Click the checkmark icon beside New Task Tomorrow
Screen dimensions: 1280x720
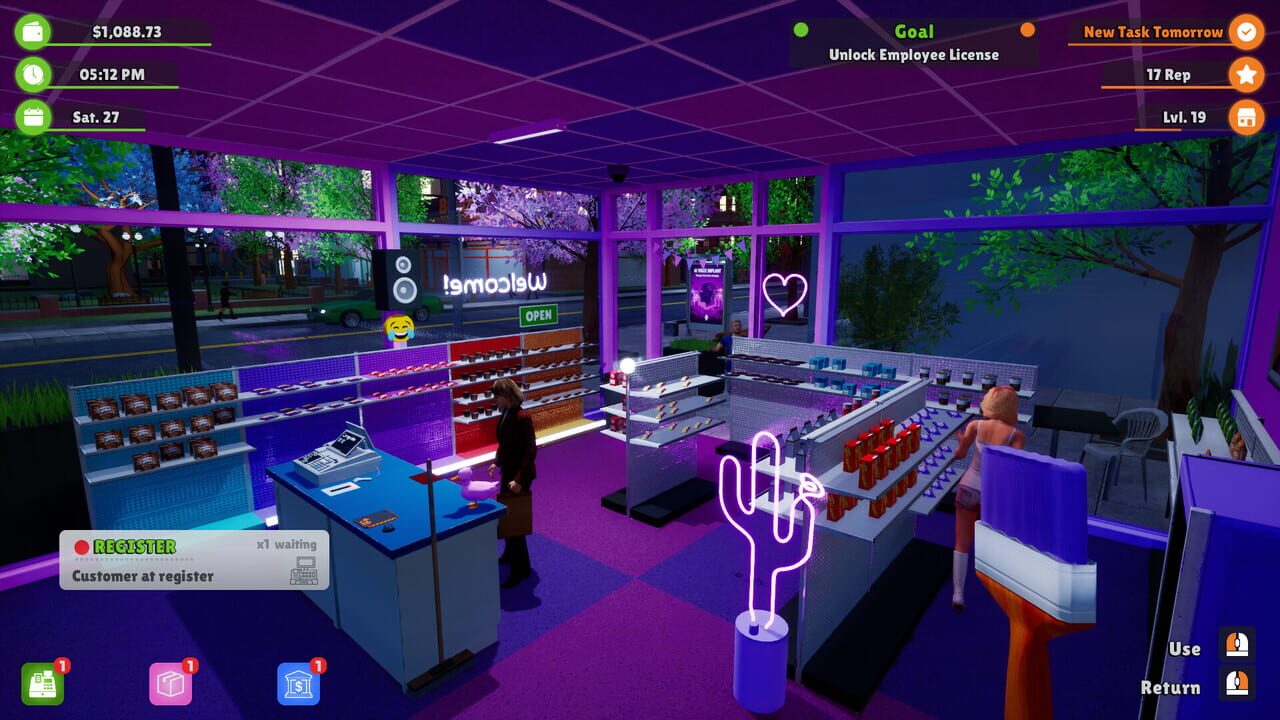pos(1246,32)
